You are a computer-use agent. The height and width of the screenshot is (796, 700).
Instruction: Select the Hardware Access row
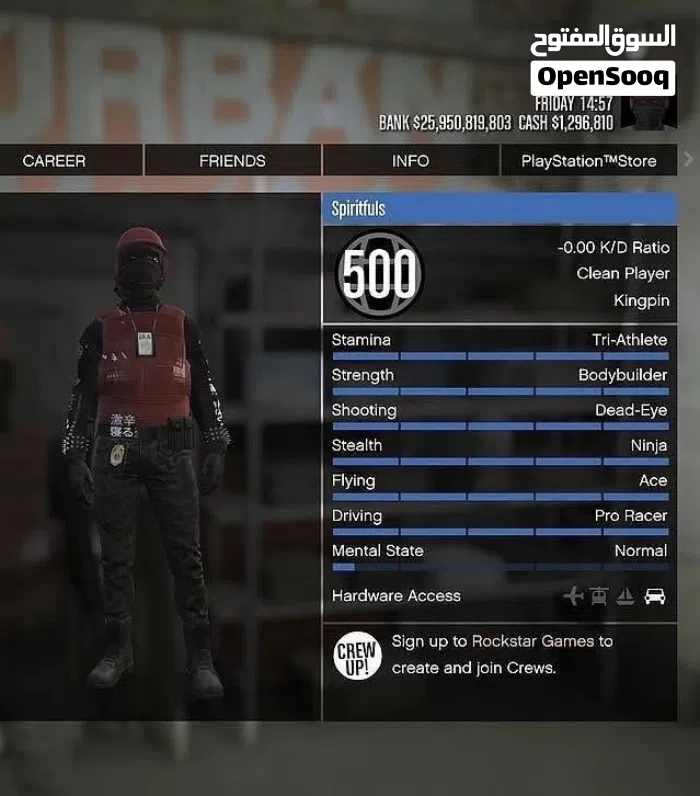[x=500, y=596]
